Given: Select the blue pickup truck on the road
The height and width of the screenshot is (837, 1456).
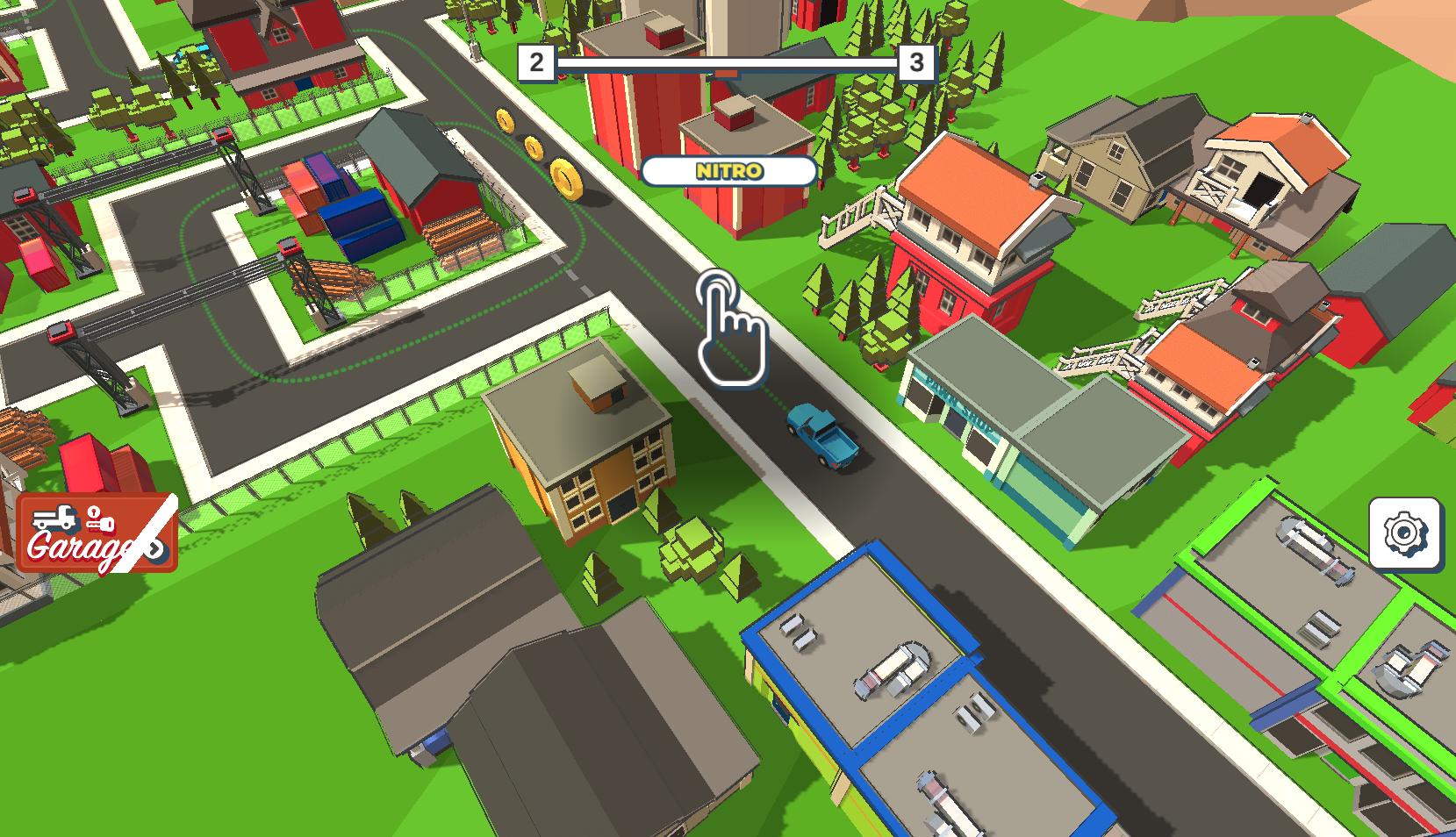Looking at the screenshot, I should [823, 435].
